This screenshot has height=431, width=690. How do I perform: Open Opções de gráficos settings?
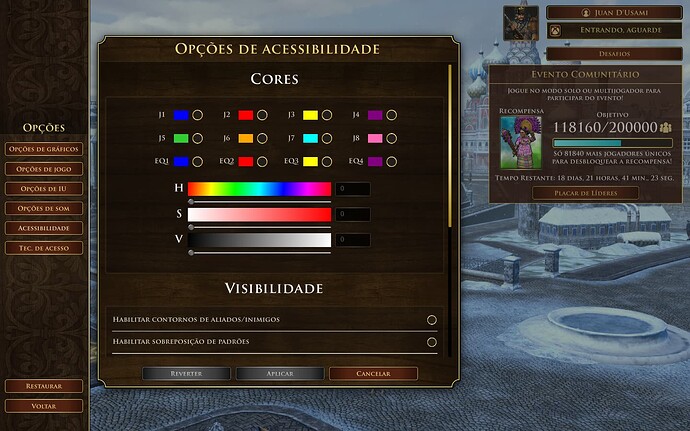coord(43,149)
